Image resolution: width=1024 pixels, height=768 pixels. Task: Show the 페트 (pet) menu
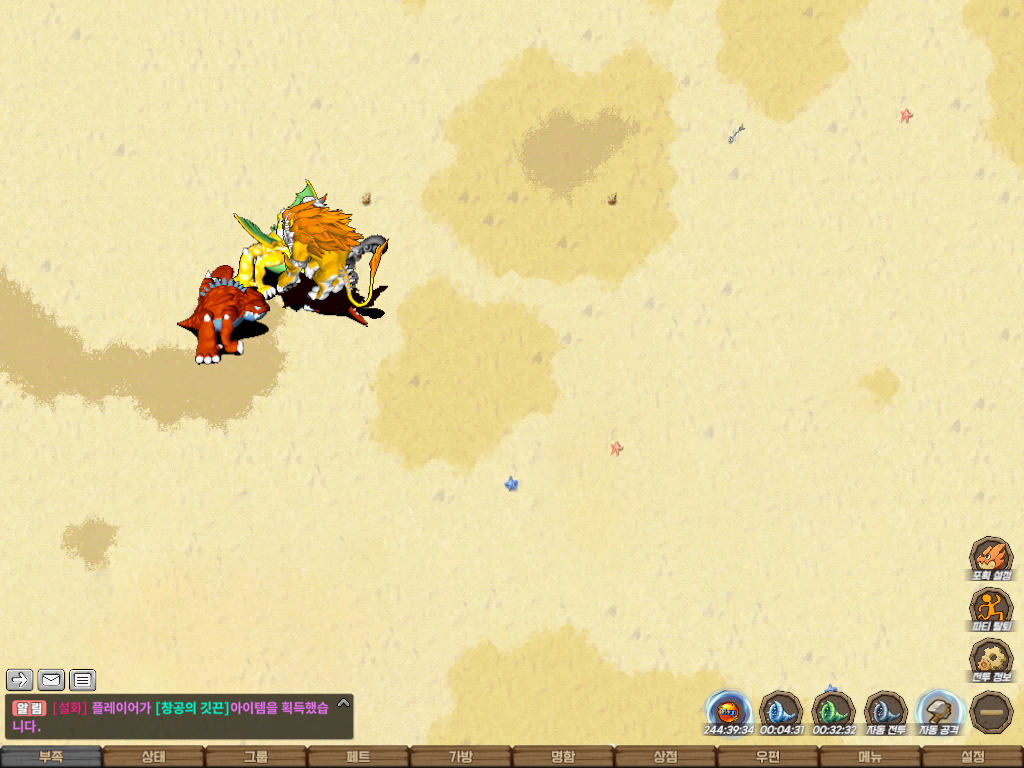(x=358, y=757)
